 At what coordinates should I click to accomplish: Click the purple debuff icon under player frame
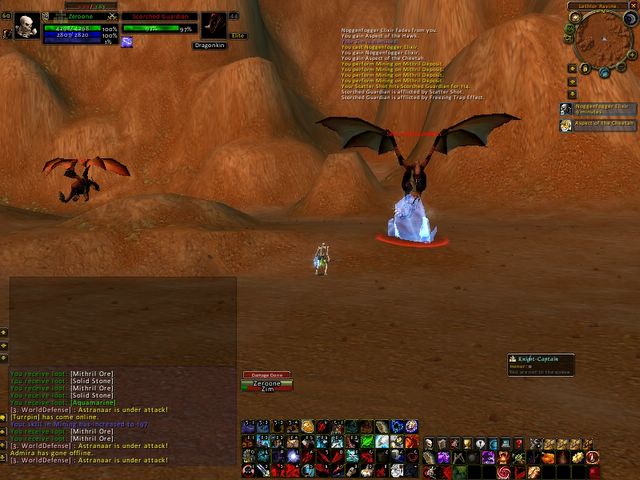pos(127,42)
